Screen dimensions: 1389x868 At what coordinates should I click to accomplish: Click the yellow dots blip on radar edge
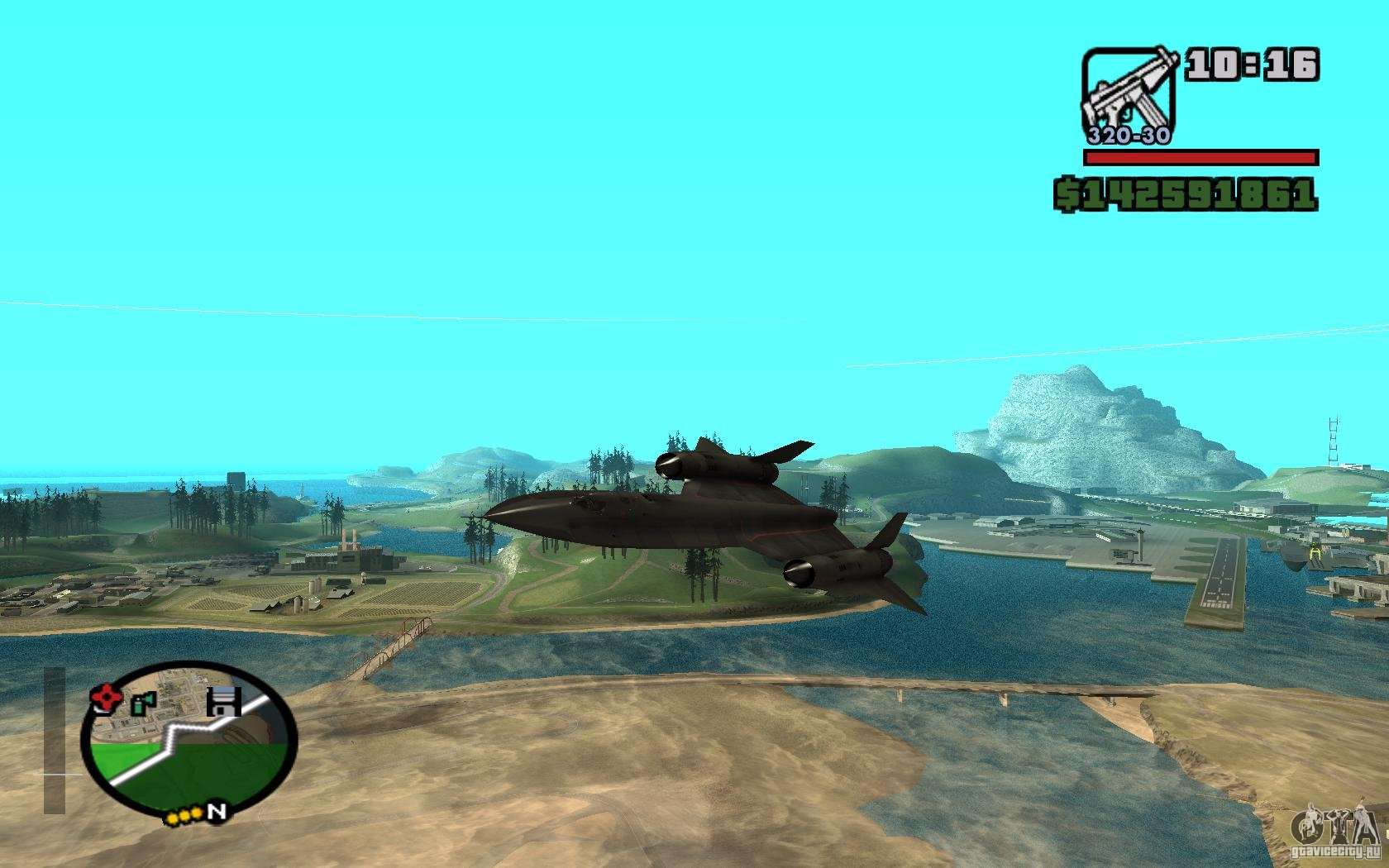pos(184,818)
